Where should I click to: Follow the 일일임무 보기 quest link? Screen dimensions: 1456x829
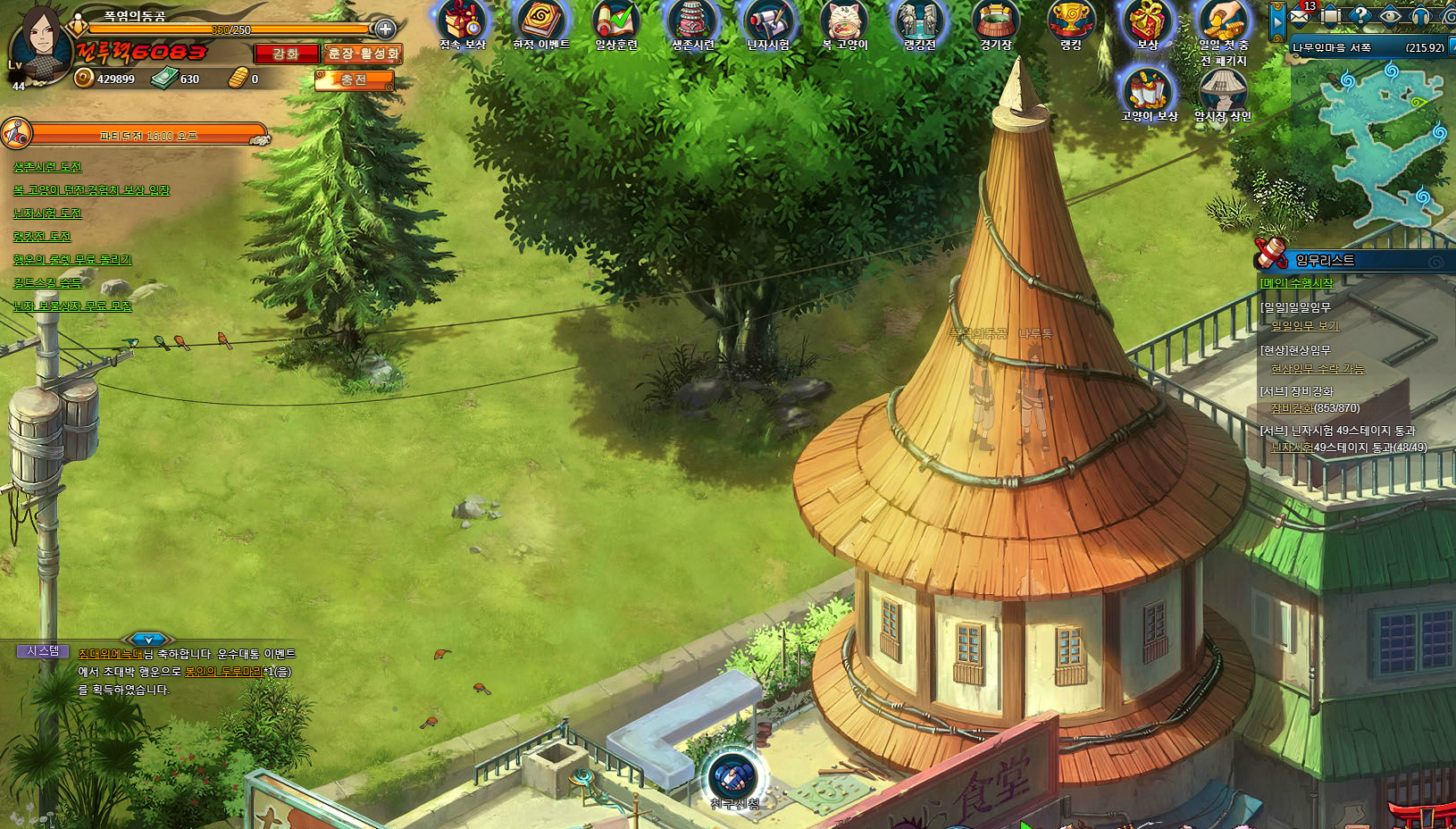pos(1305,326)
